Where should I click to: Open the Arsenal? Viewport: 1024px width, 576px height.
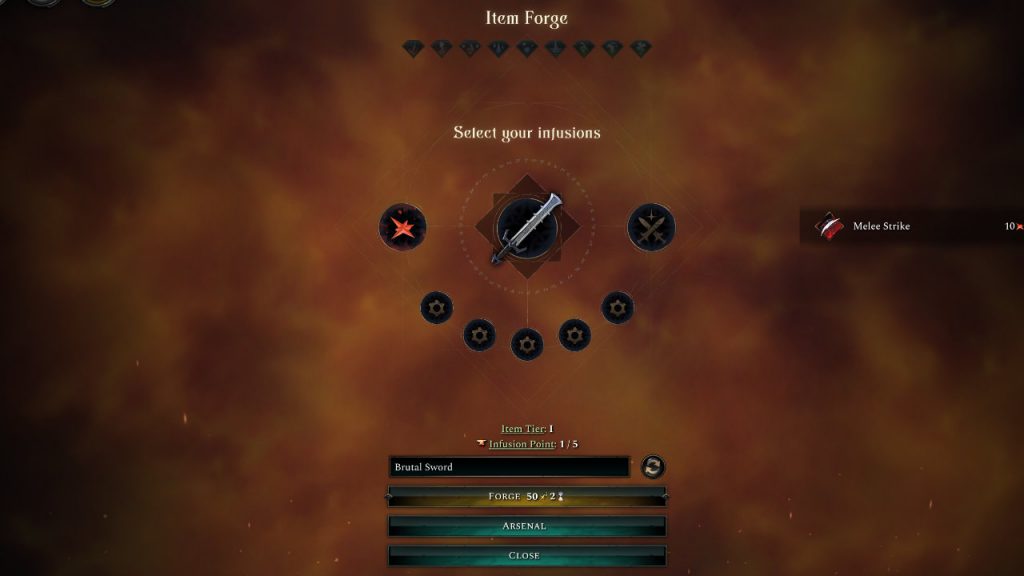(x=526, y=526)
